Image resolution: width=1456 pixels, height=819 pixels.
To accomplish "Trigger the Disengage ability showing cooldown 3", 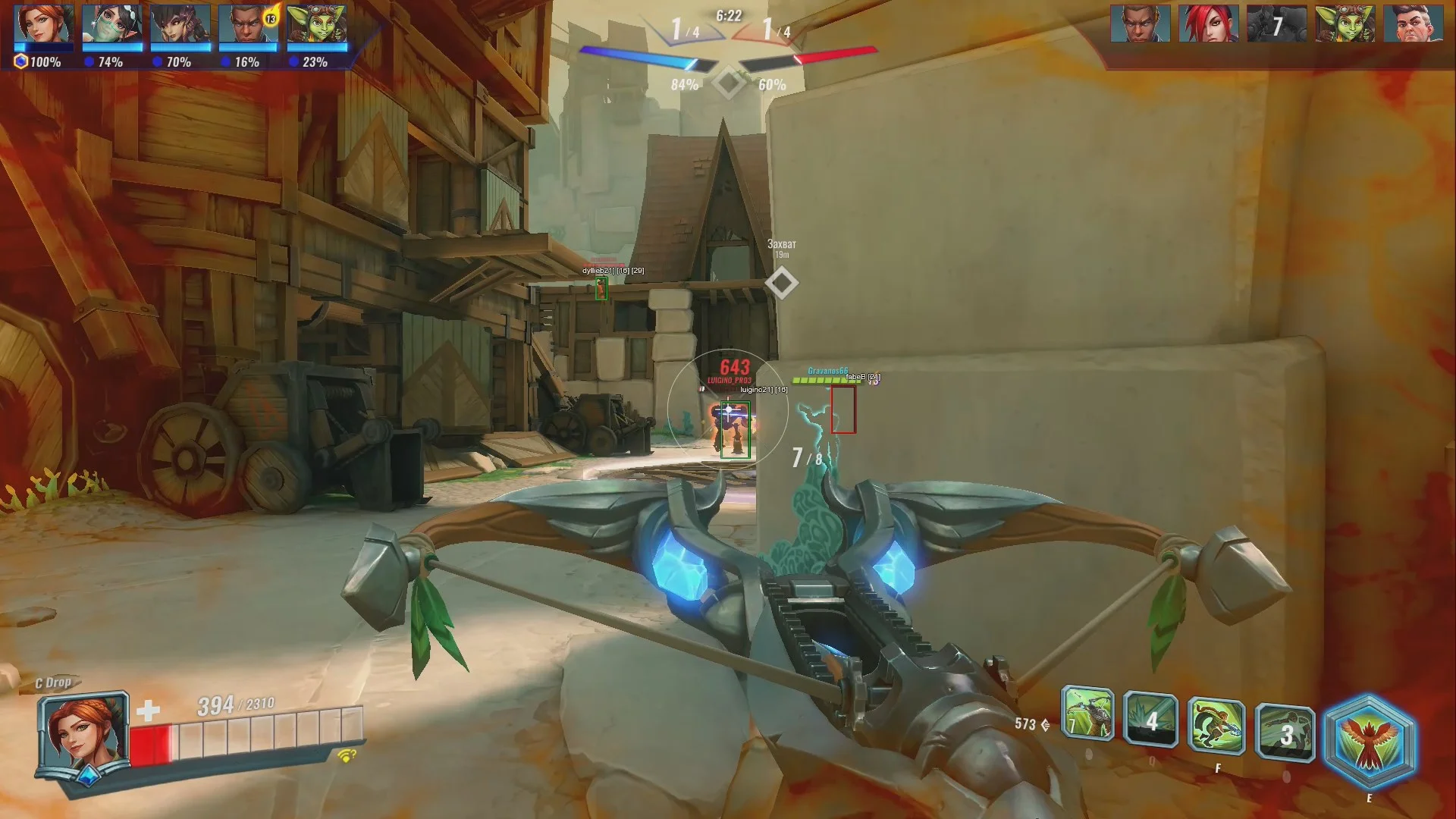I will pyautogui.click(x=1285, y=733).
